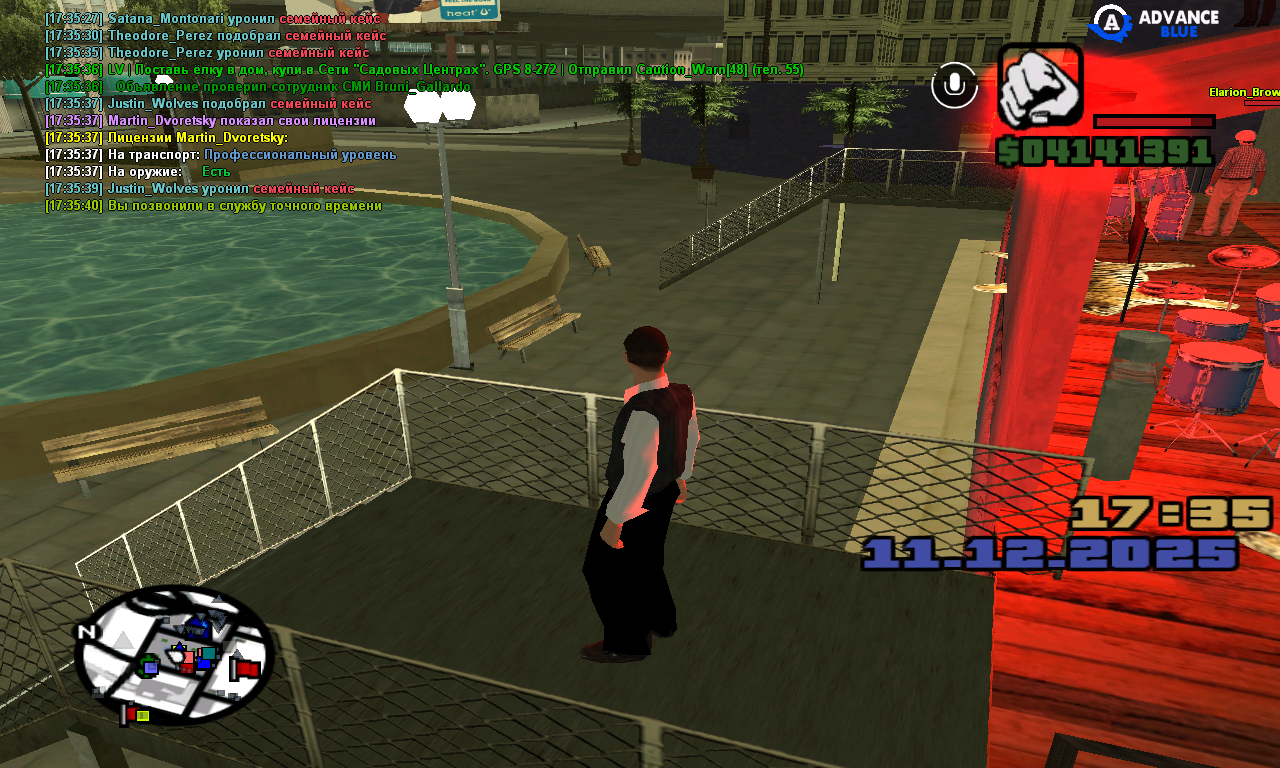The width and height of the screenshot is (1280, 768).
Task: Toggle the microphone voice chat icon
Action: pos(954,86)
